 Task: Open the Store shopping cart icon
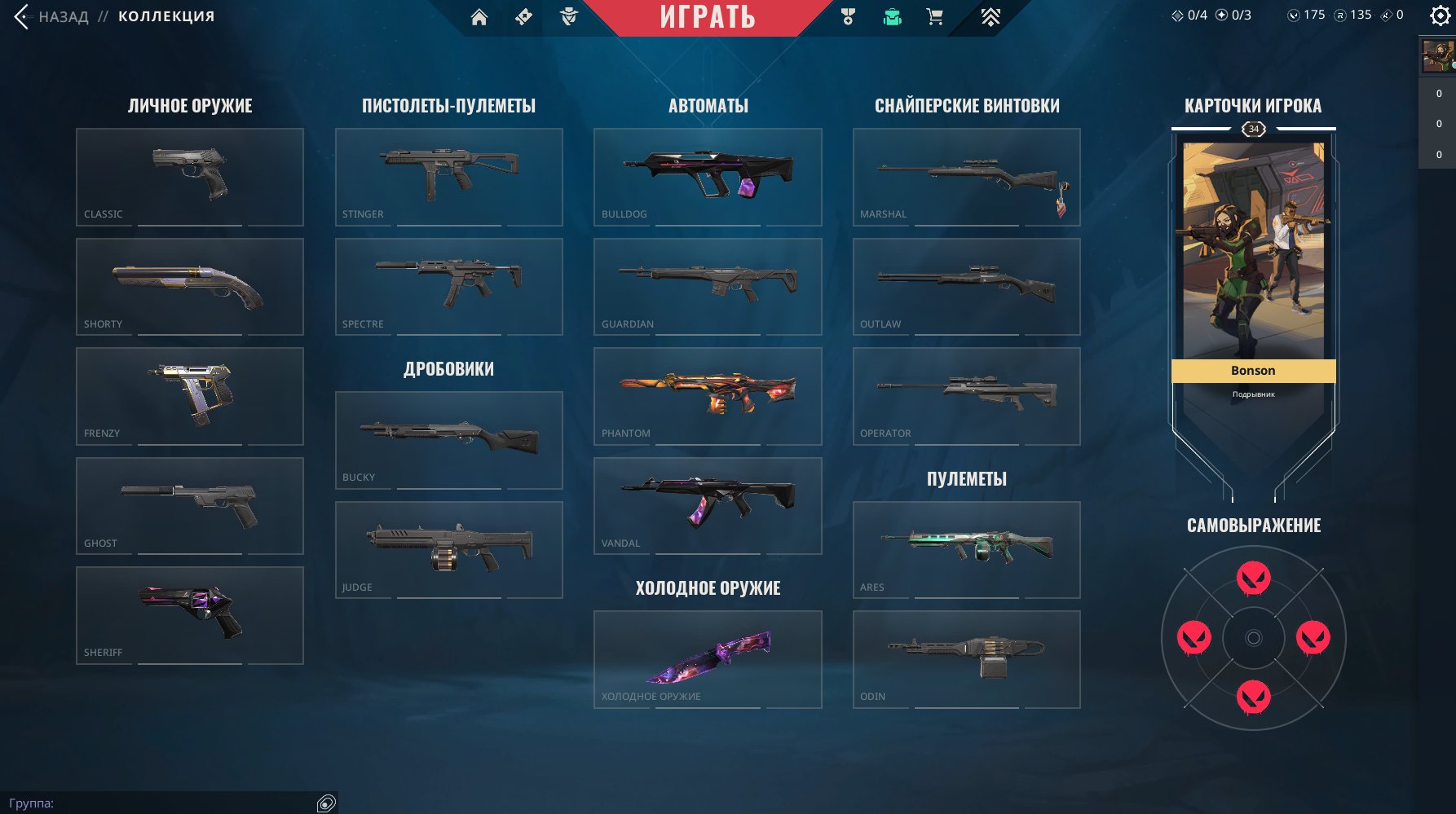(935, 16)
